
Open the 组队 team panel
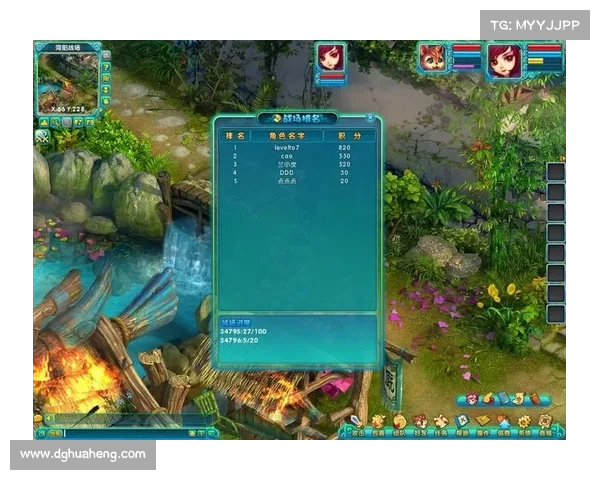399,424
